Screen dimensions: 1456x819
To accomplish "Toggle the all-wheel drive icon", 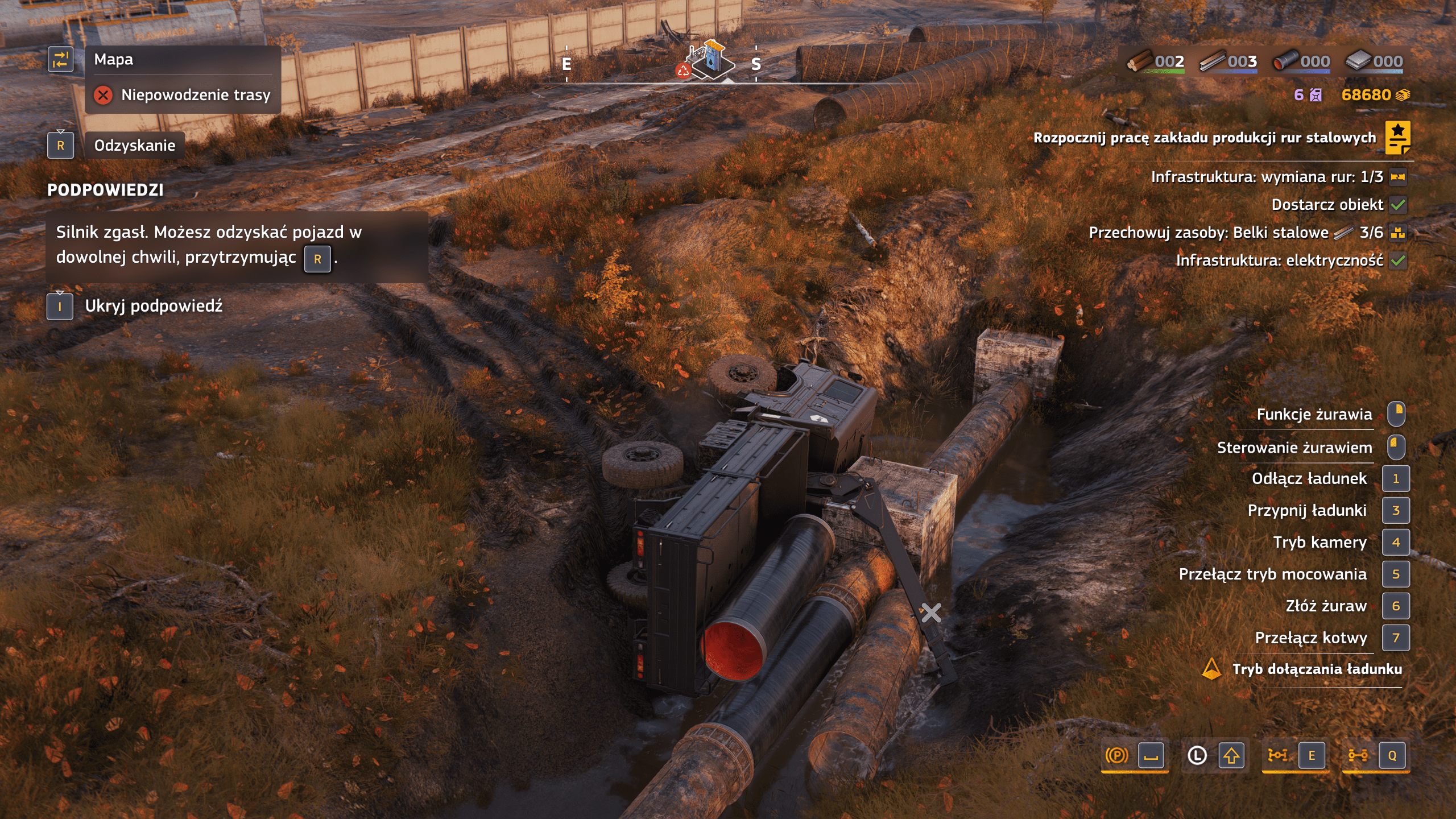I will (1358, 755).
